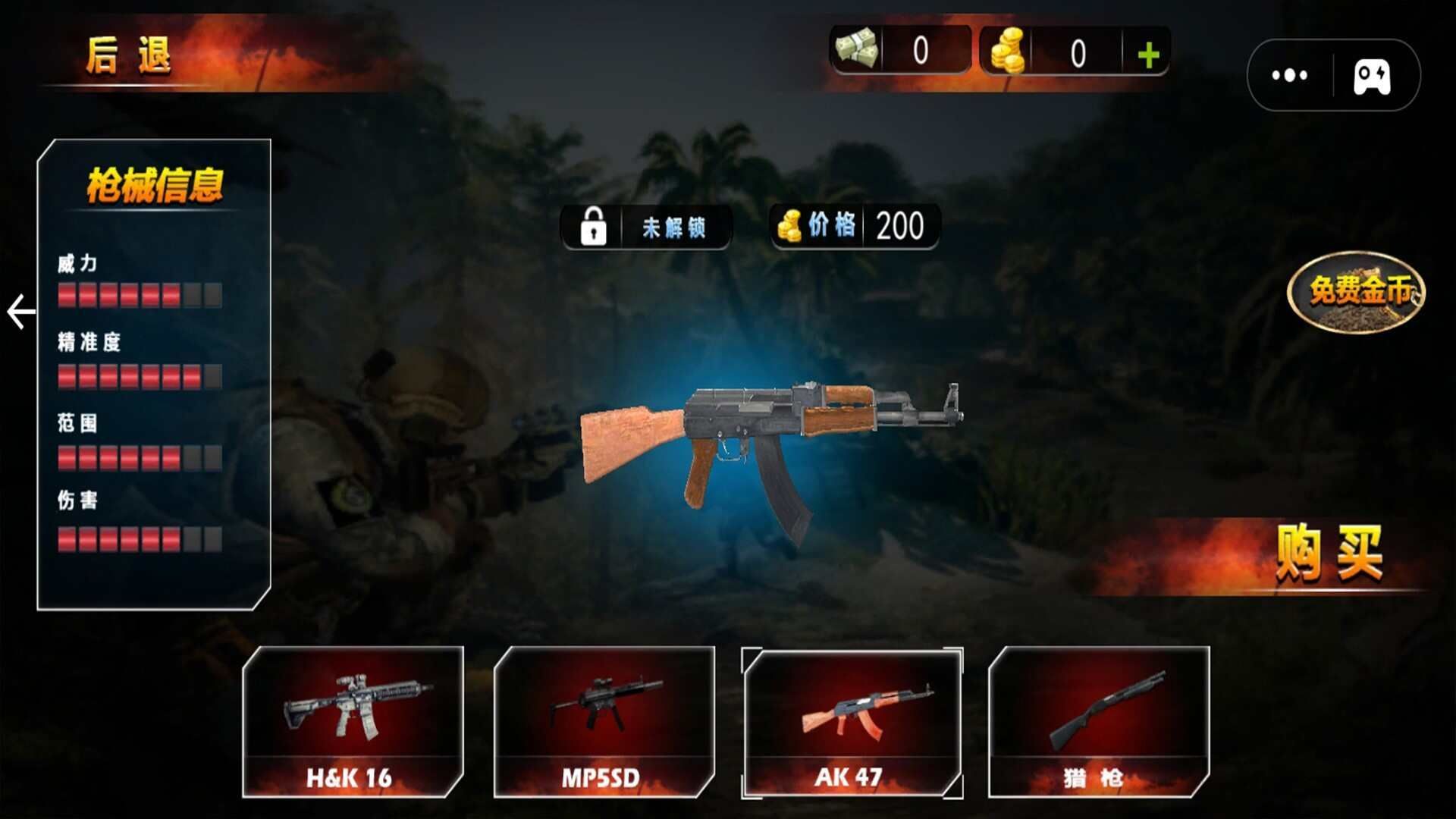
Task: Pick the 猎枪 shotgun tile
Action: [x=1098, y=722]
